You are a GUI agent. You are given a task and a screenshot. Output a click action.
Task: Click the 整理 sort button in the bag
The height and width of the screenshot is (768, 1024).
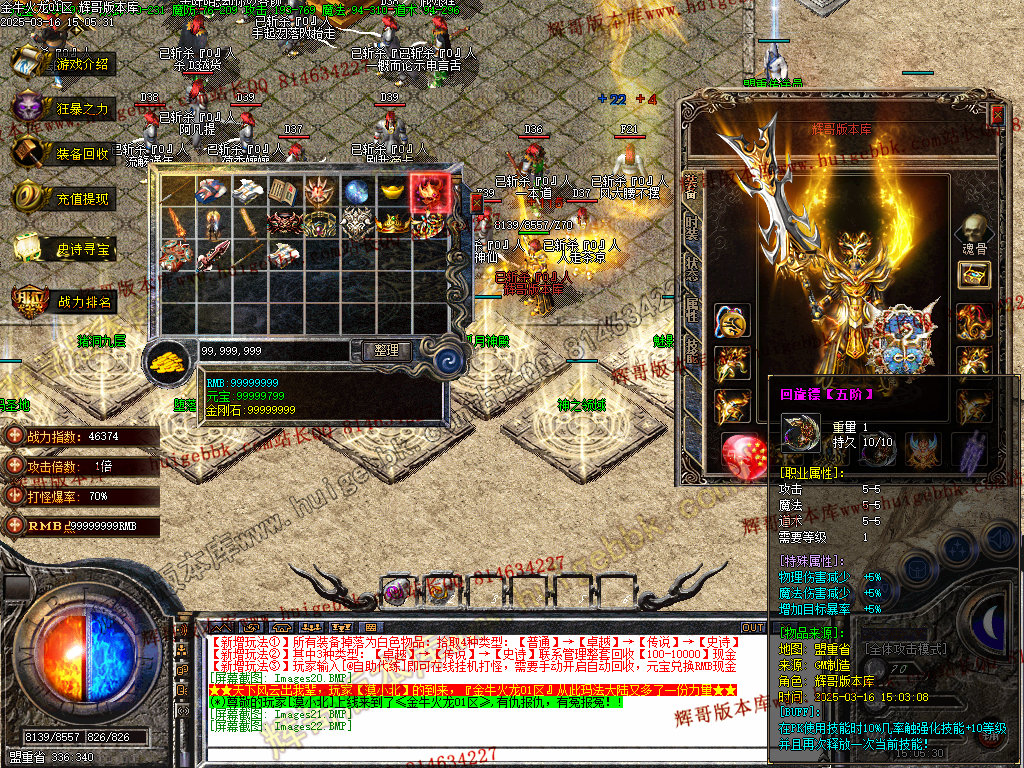pyautogui.click(x=386, y=351)
